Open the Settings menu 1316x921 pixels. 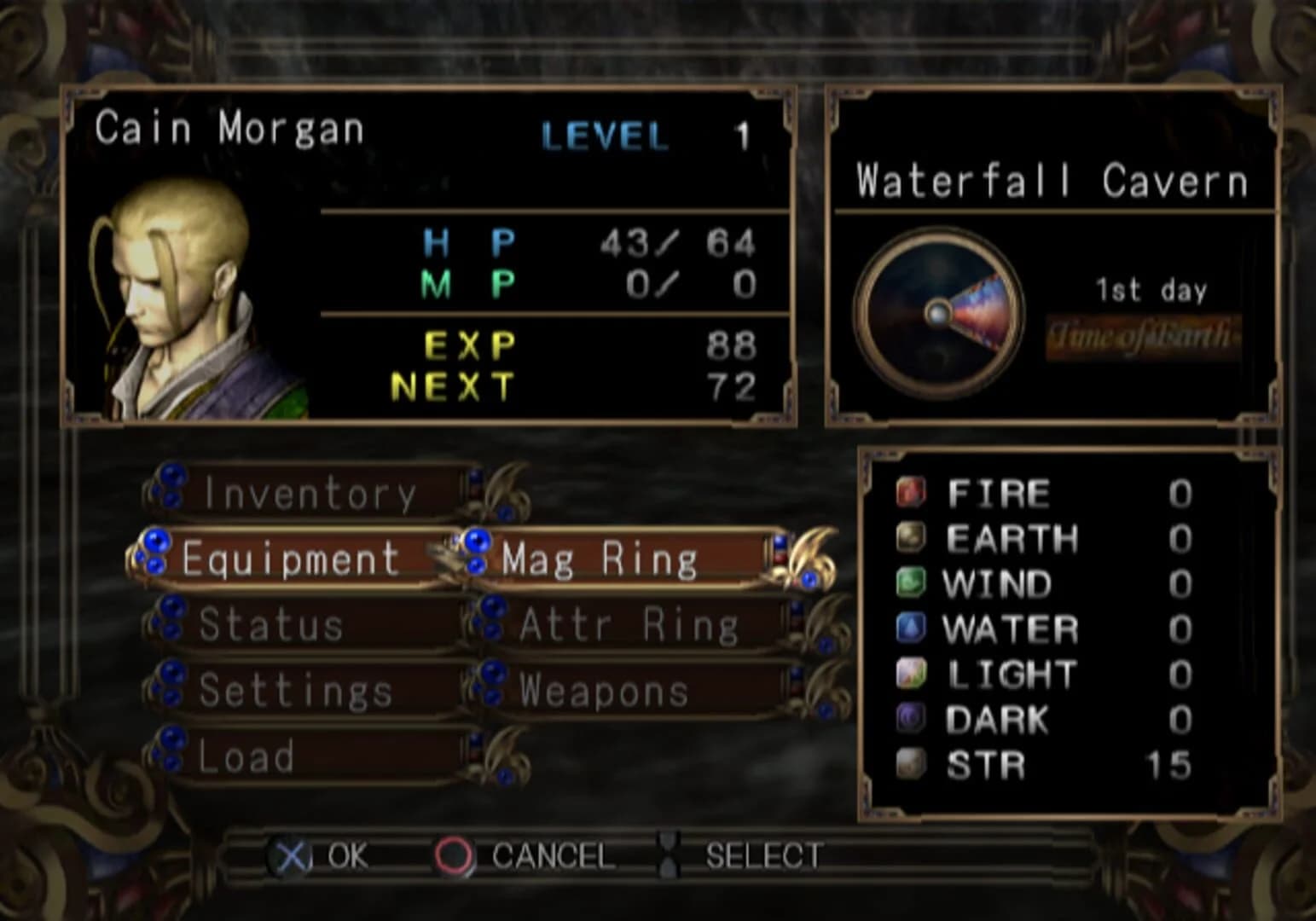(x=294, y=690)
